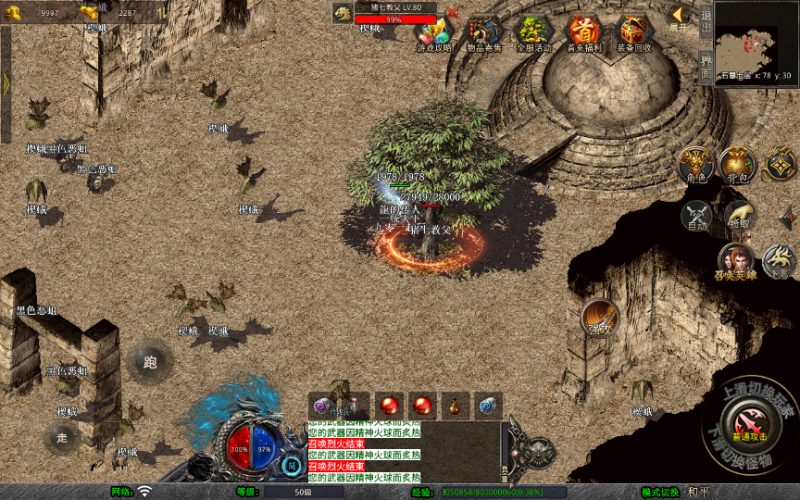
Task: Click the 展开 expand arrow button
Action: (x=679, y=16)
